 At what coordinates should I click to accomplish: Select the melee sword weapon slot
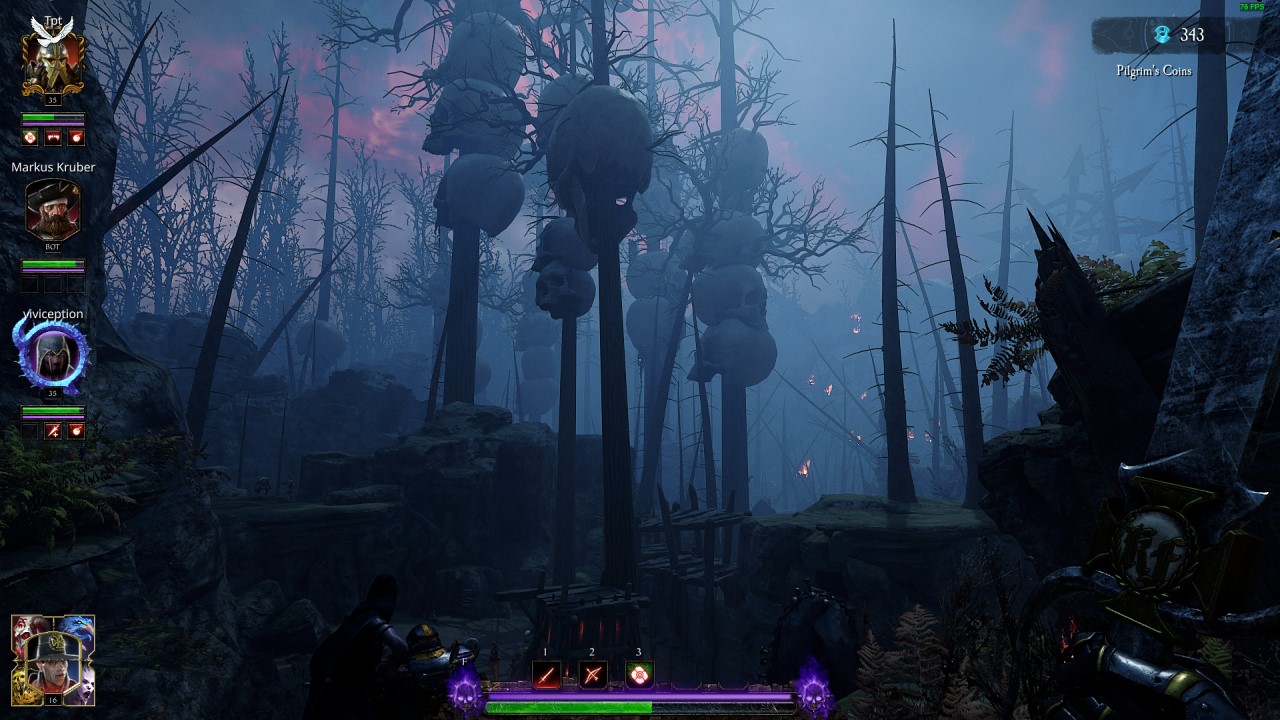tap(546, 676)
